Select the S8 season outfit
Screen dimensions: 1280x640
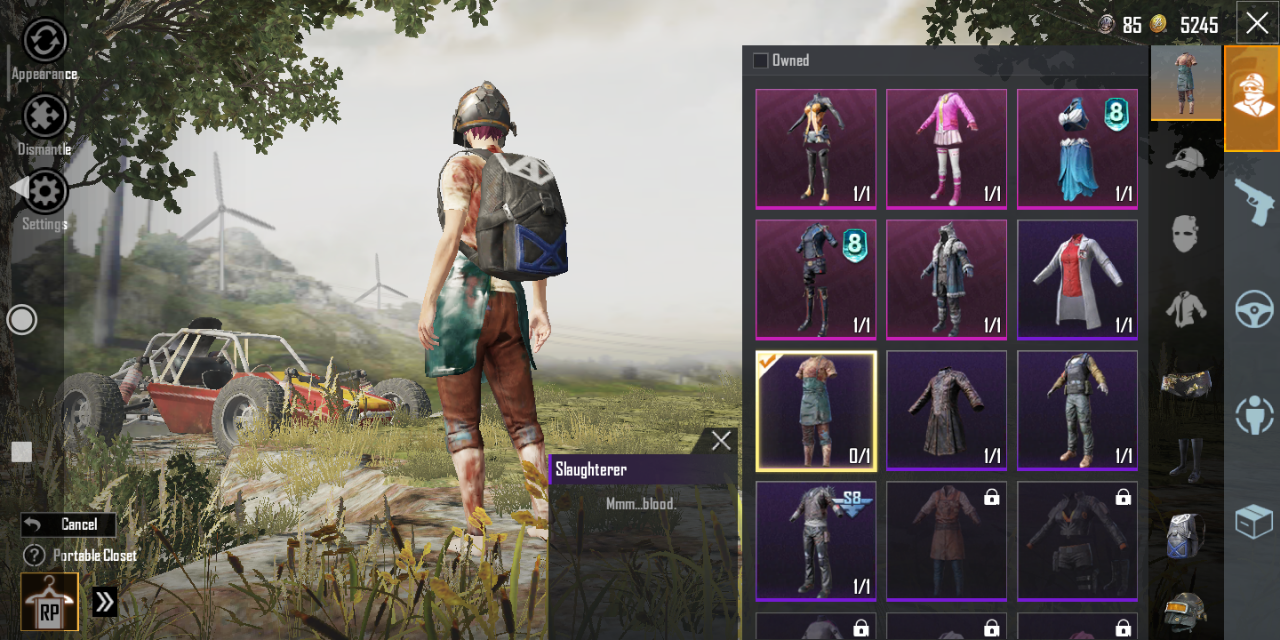tap(816, 540)
